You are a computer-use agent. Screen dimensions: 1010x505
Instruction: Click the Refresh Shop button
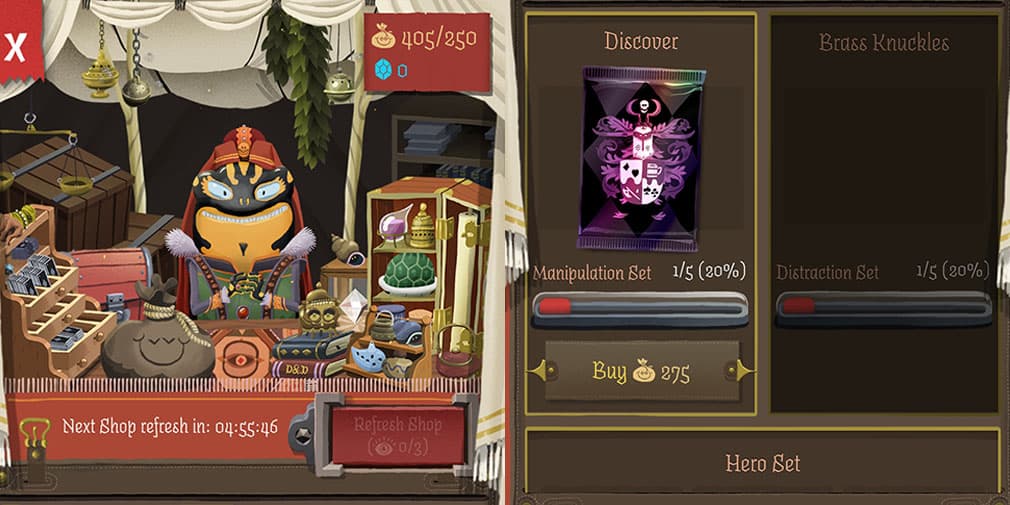(396, 434)
